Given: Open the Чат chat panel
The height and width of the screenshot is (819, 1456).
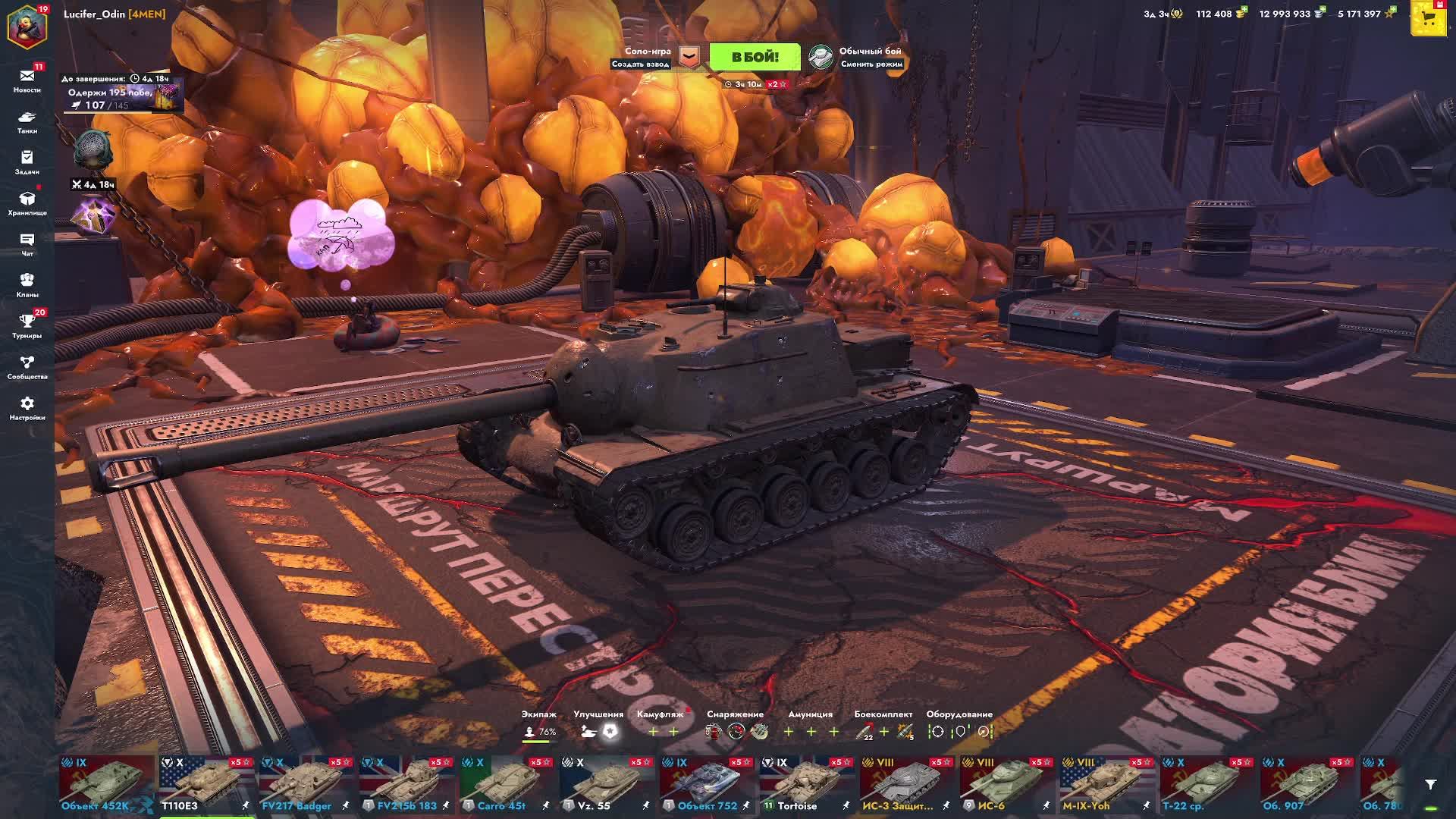Looking at the screenshot, I should click(27, 243).
